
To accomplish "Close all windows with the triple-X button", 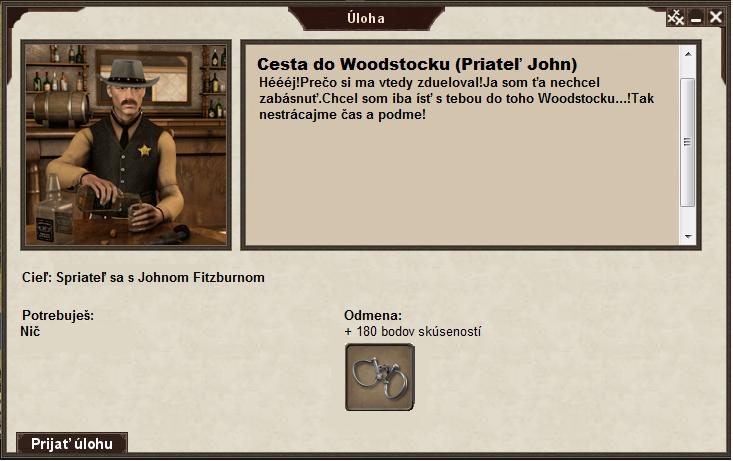I will pyautogui.click(x=676, y=17).
